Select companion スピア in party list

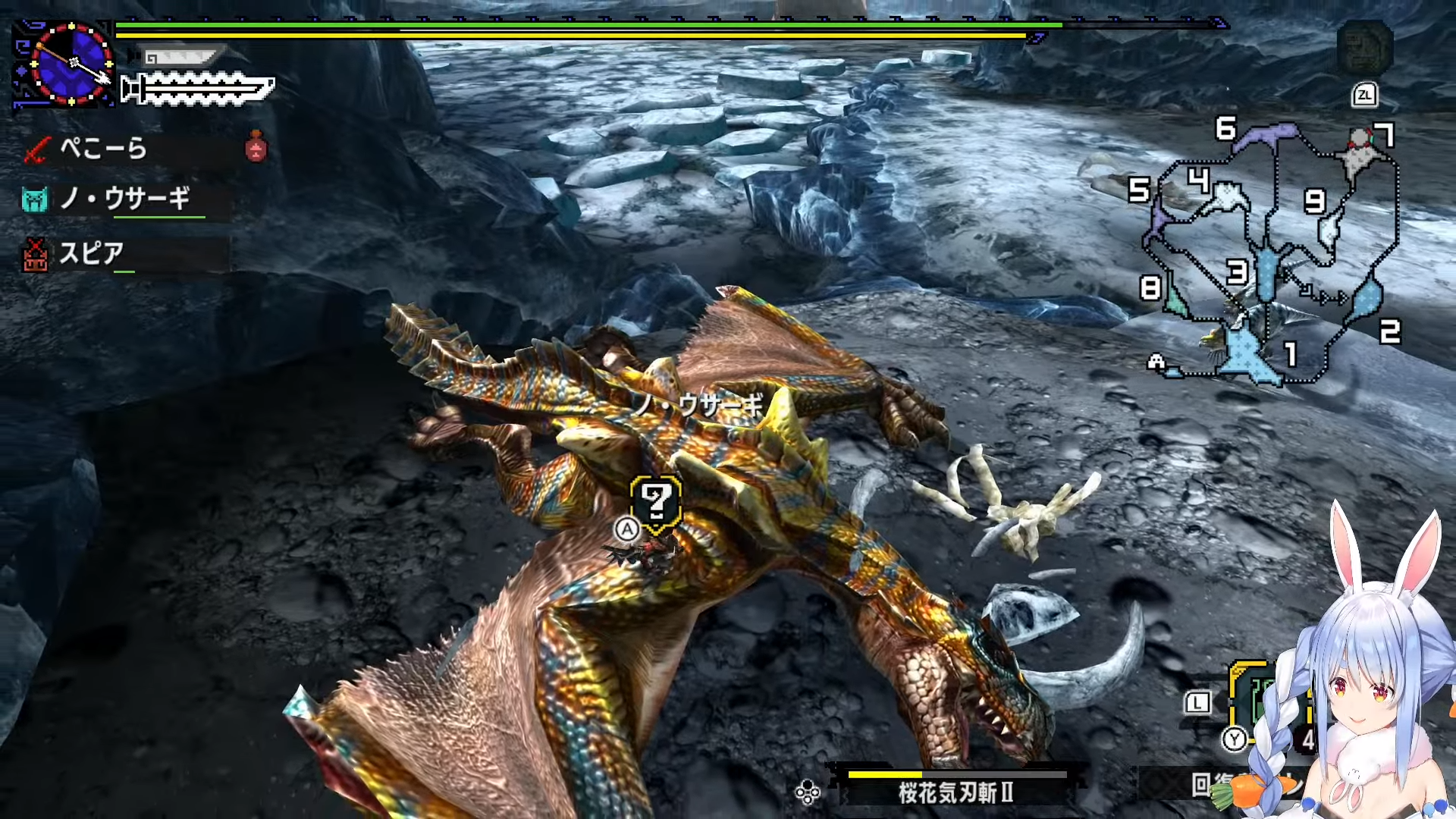tap(91, 253)
